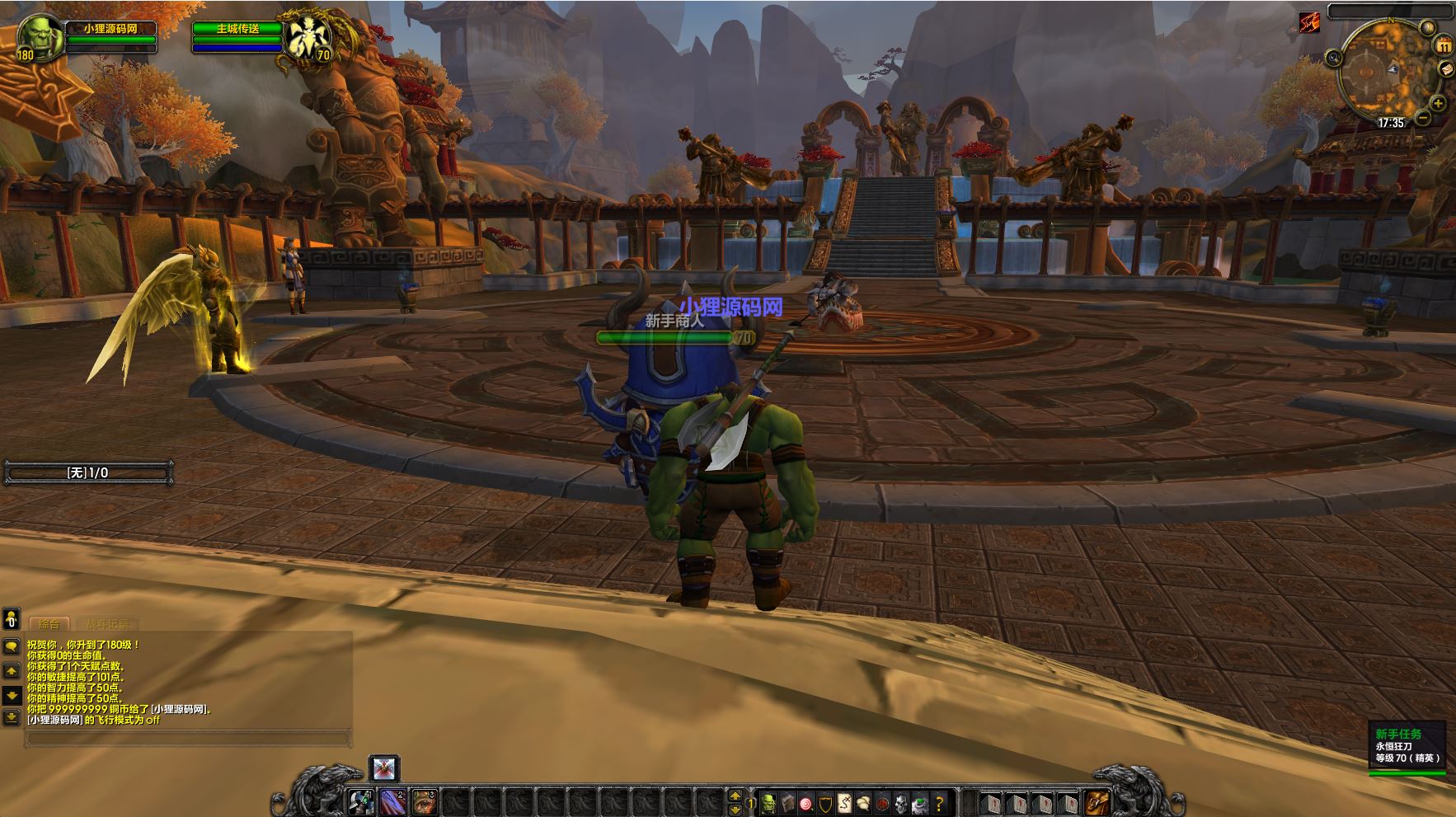1456x817 pixels.
Task: Open the chat speech bubble menu
Action: pyautogui.click(x=12, y=647)
